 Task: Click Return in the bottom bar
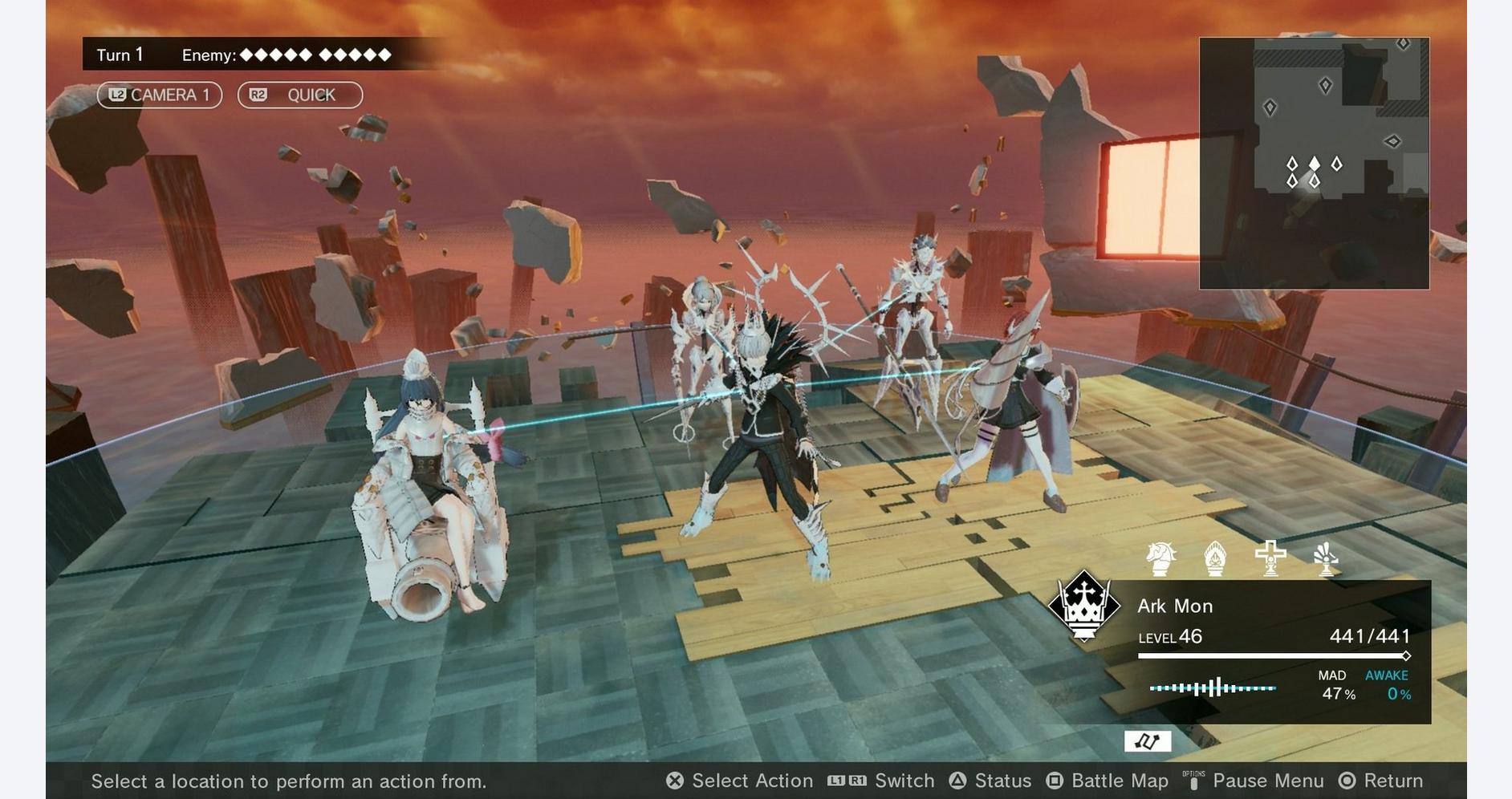[1381, 781]
